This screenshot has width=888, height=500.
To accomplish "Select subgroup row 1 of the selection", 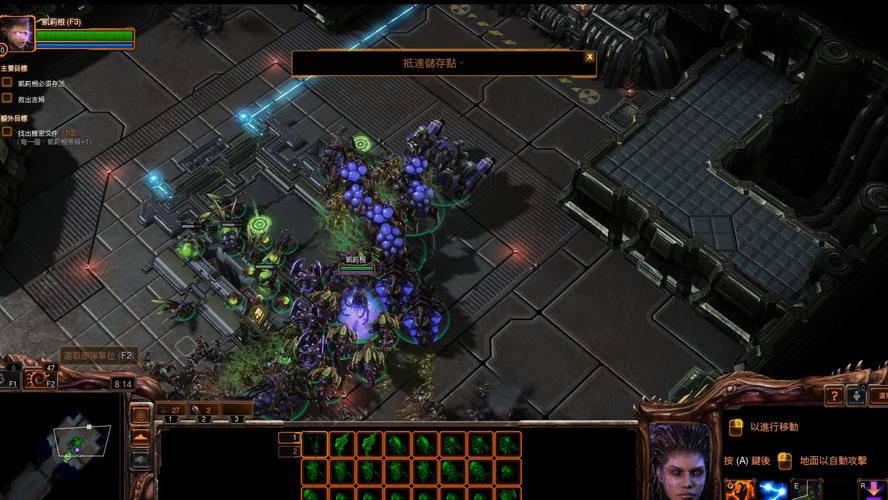I will (295, 437).
